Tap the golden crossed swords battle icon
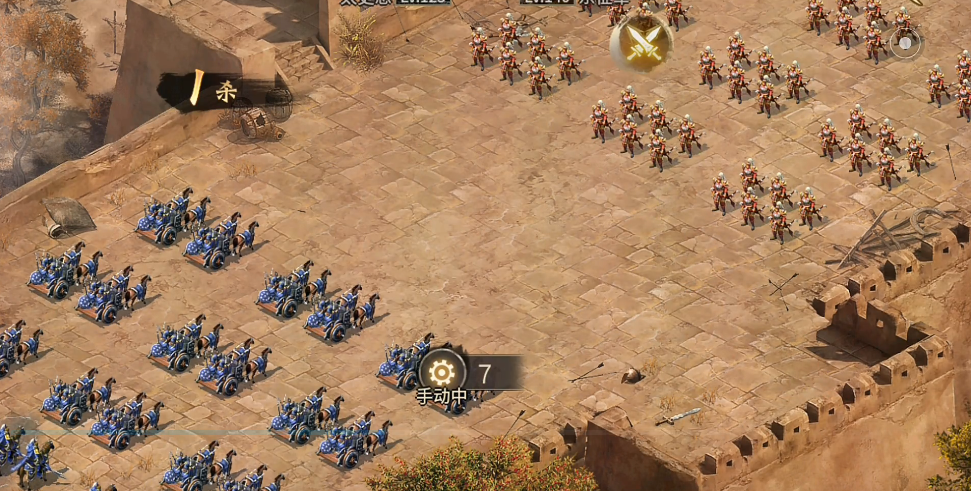Image resolution: width=971 pixels, height=491 pixels. tap(641, 42)
